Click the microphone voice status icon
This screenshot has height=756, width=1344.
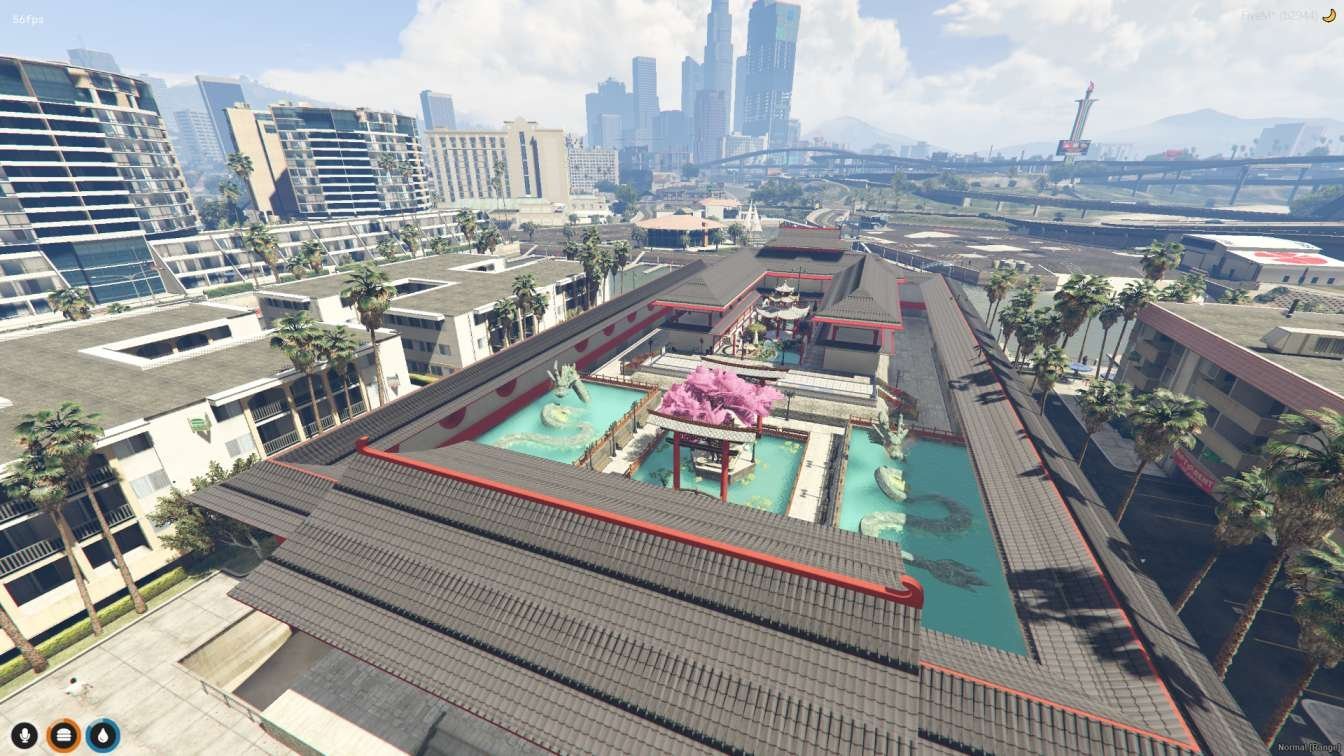click(24, 736)
